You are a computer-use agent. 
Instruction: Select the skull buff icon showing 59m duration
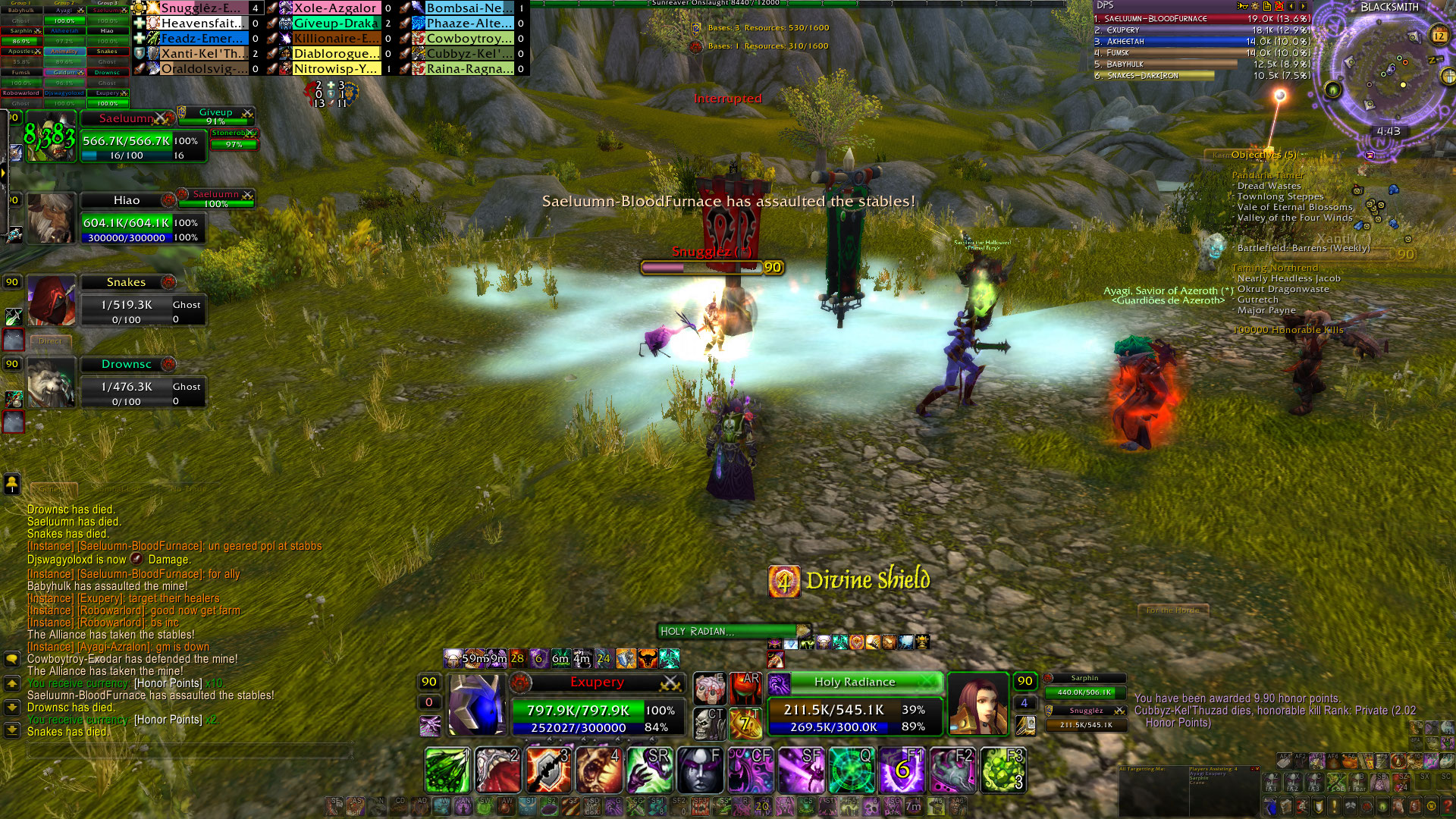pyautogui.click(x=453, y=660)
